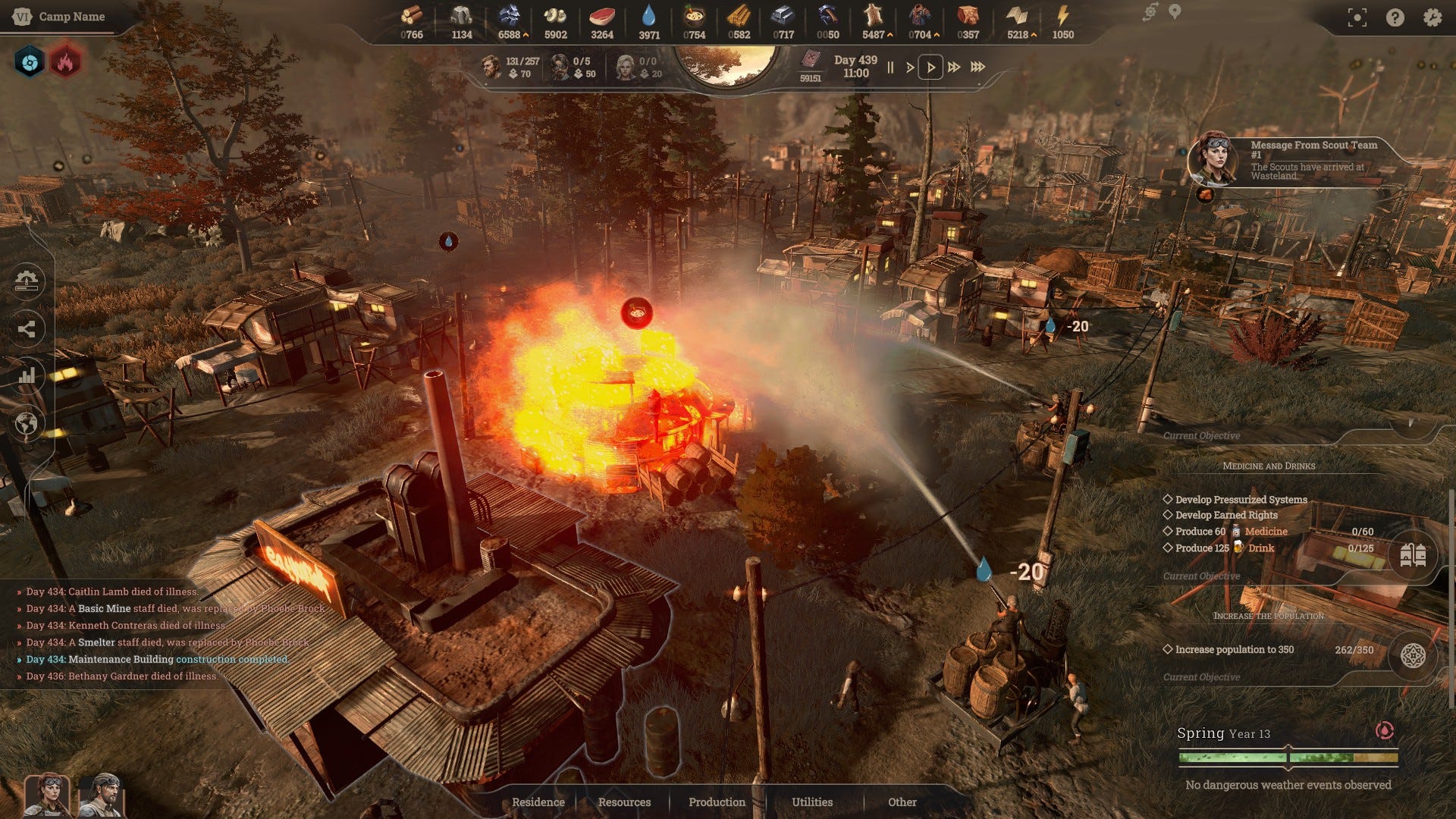Click the Camp Name title
The width and height of the screenshot is (1456, 819).
point(71,17)
